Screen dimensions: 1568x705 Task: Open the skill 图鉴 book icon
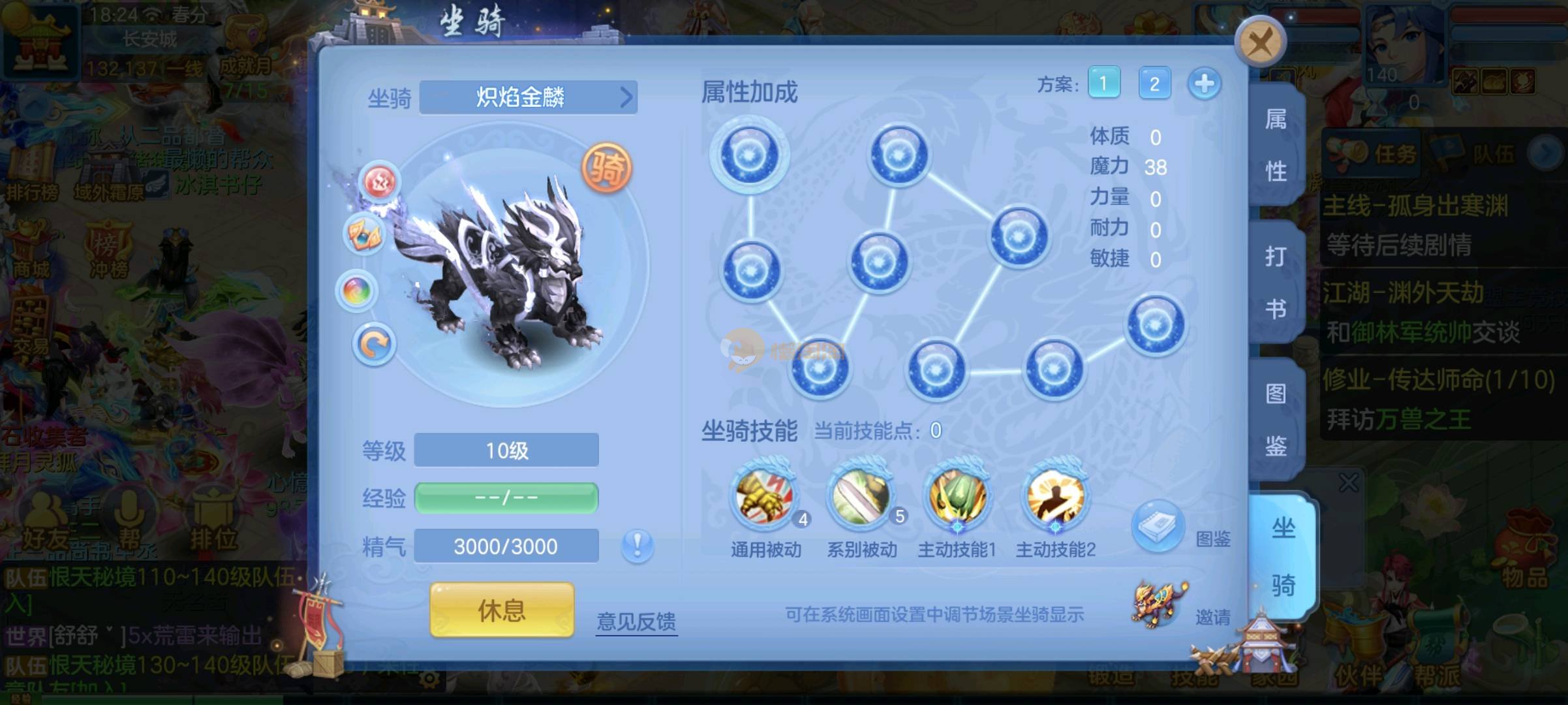[1158, 526]
